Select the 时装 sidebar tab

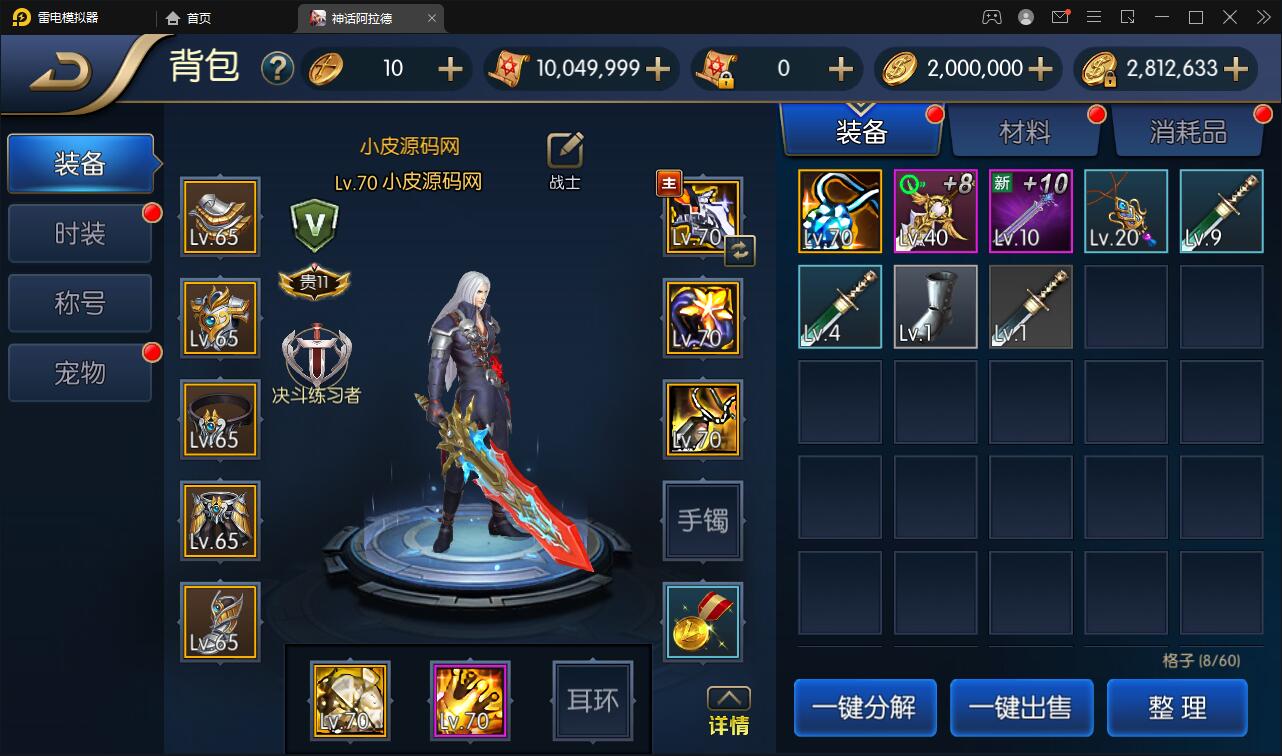[80, 233]
